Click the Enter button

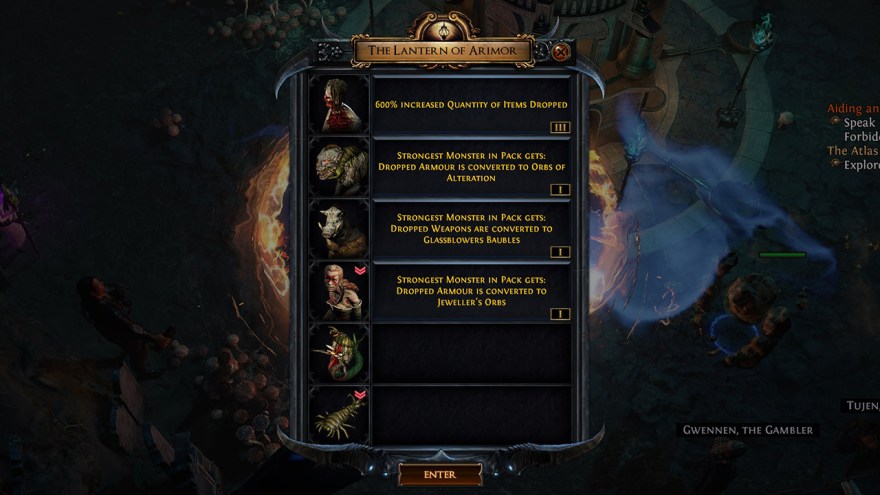click(x=440, y=474)
